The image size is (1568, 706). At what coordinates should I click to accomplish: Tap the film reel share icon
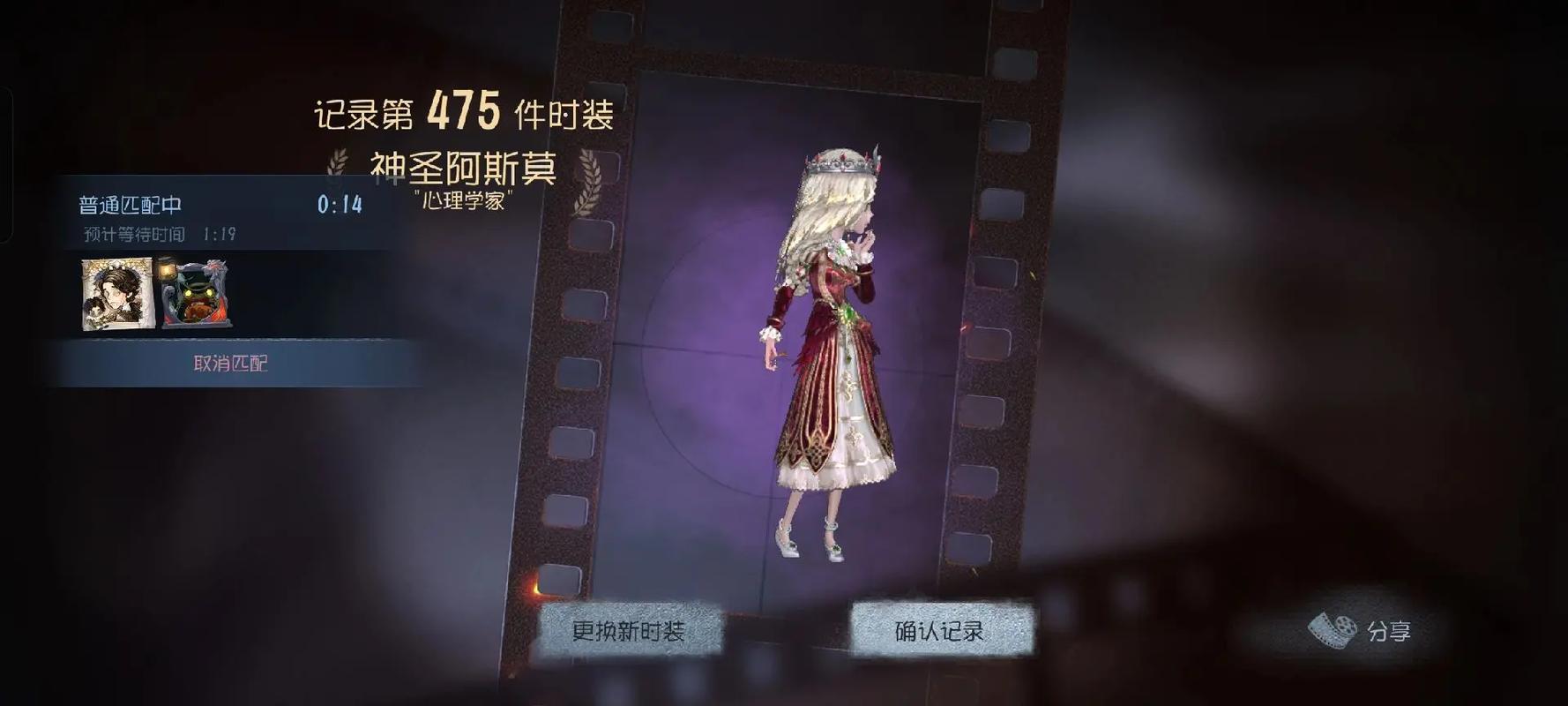tap(1334, 630)
